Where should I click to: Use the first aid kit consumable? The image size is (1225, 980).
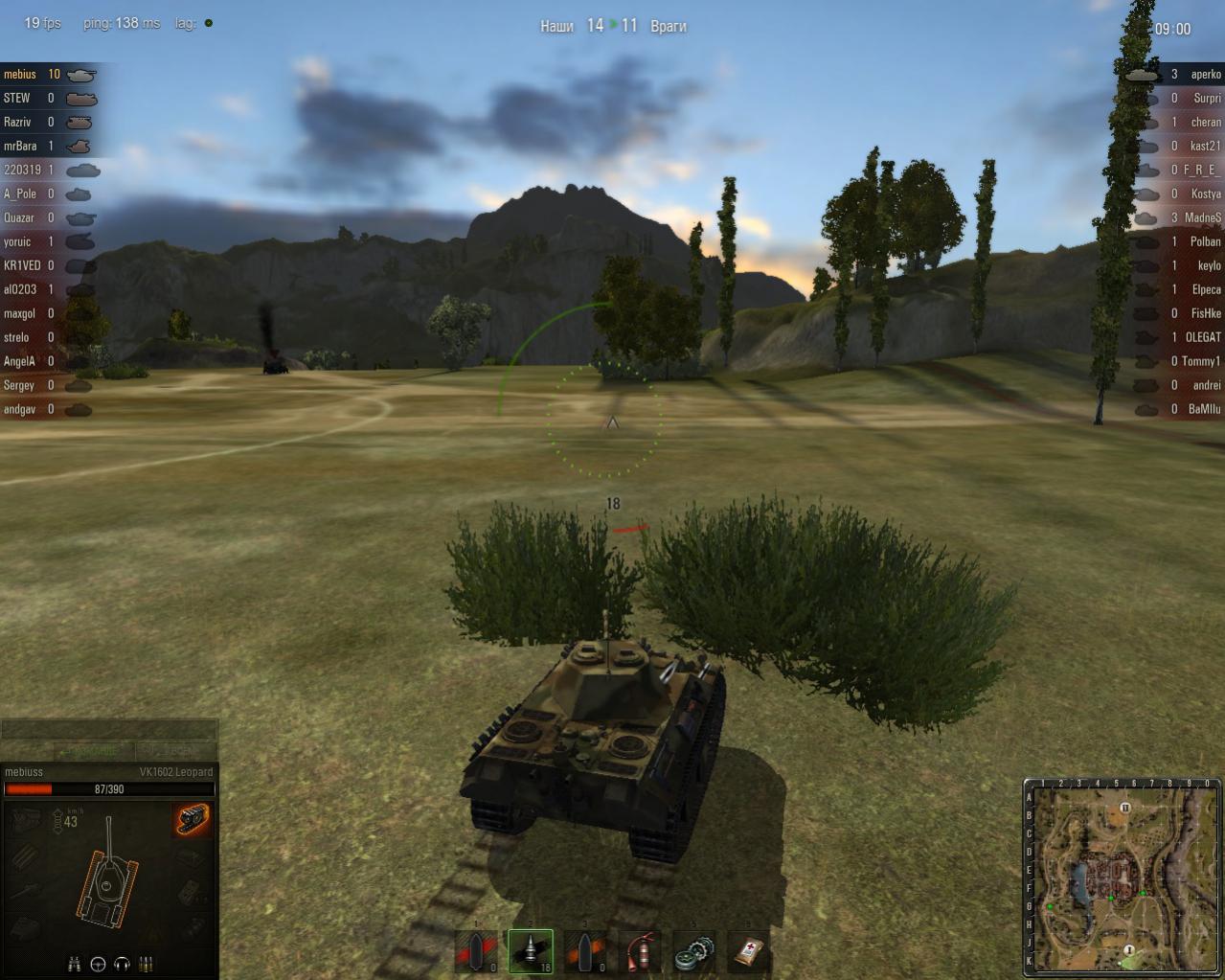tap(748, 951)
